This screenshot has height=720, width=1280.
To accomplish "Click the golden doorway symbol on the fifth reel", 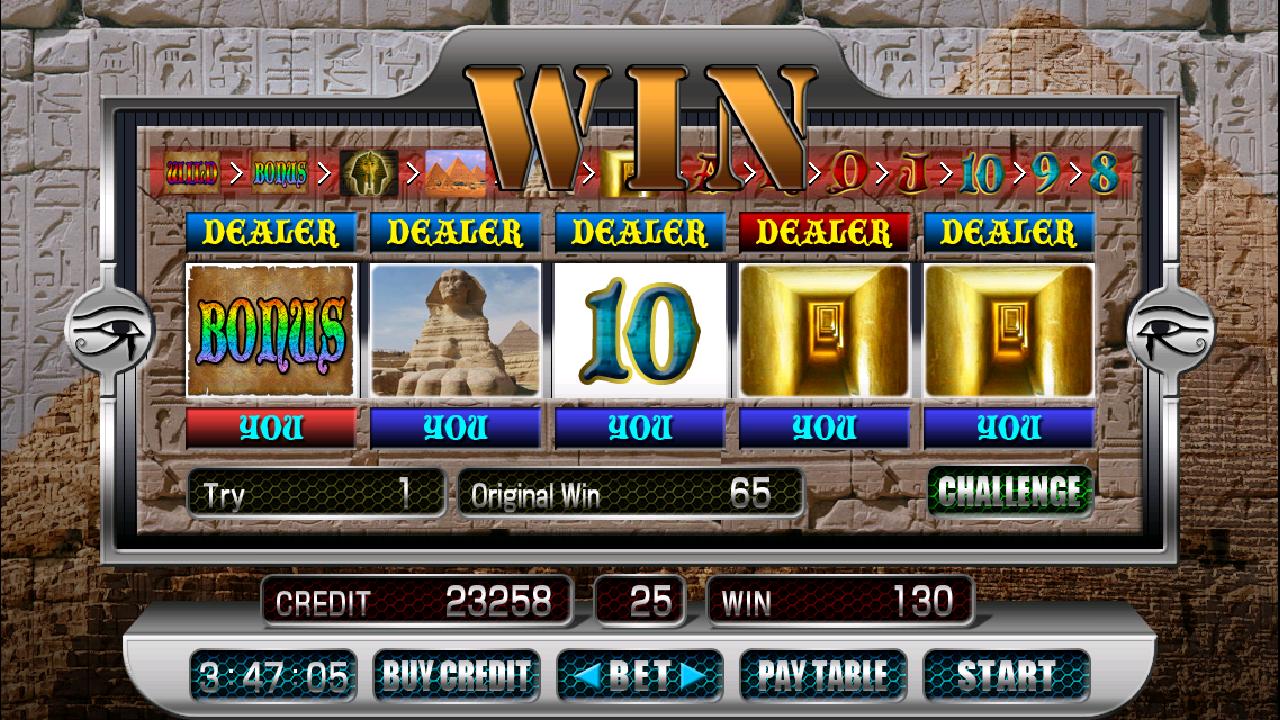I will pyautogui.click(x=1009, y=332).
